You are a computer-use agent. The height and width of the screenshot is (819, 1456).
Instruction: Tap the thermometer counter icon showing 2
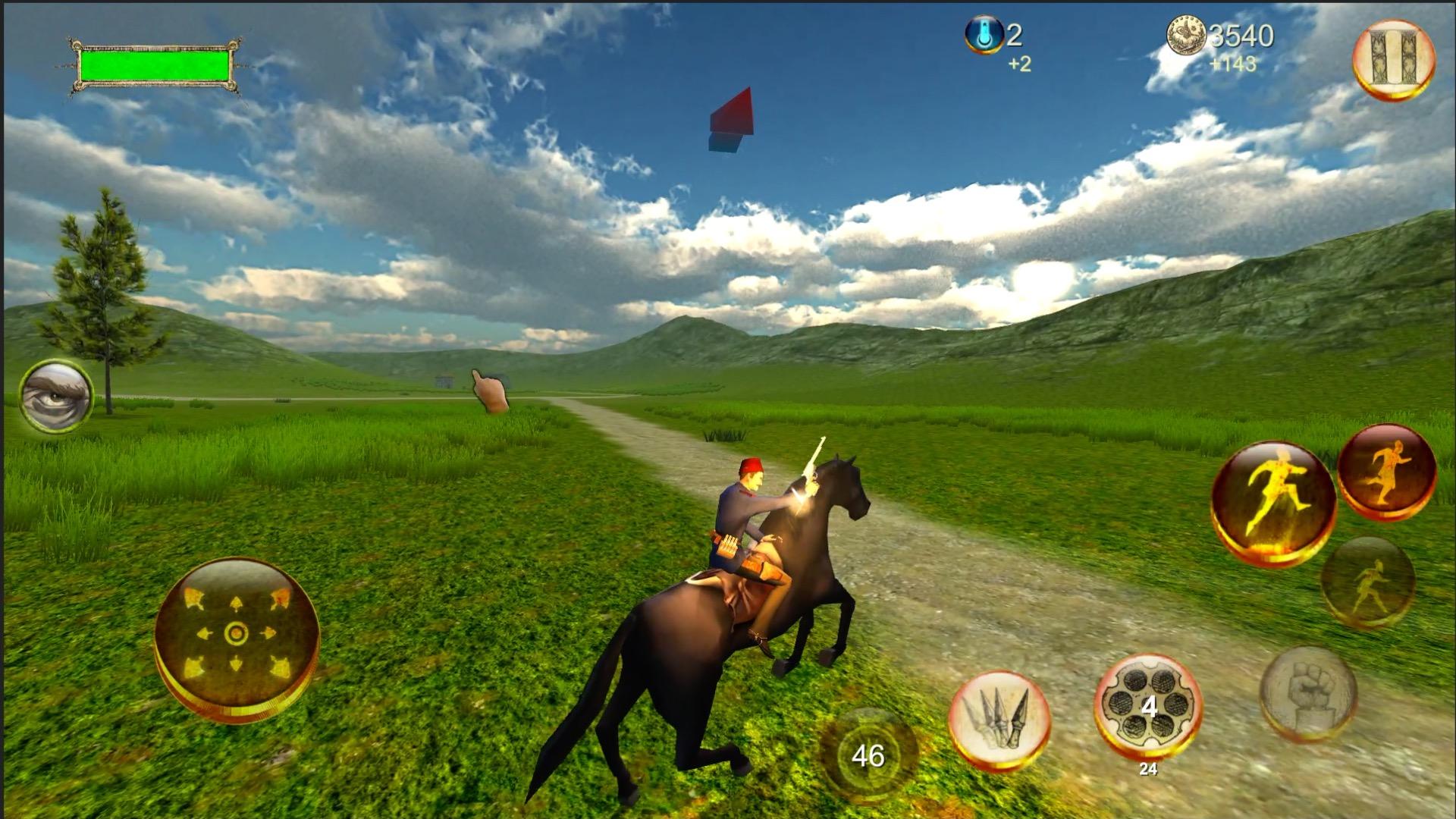pyautogui.click(x=984, y=34)
